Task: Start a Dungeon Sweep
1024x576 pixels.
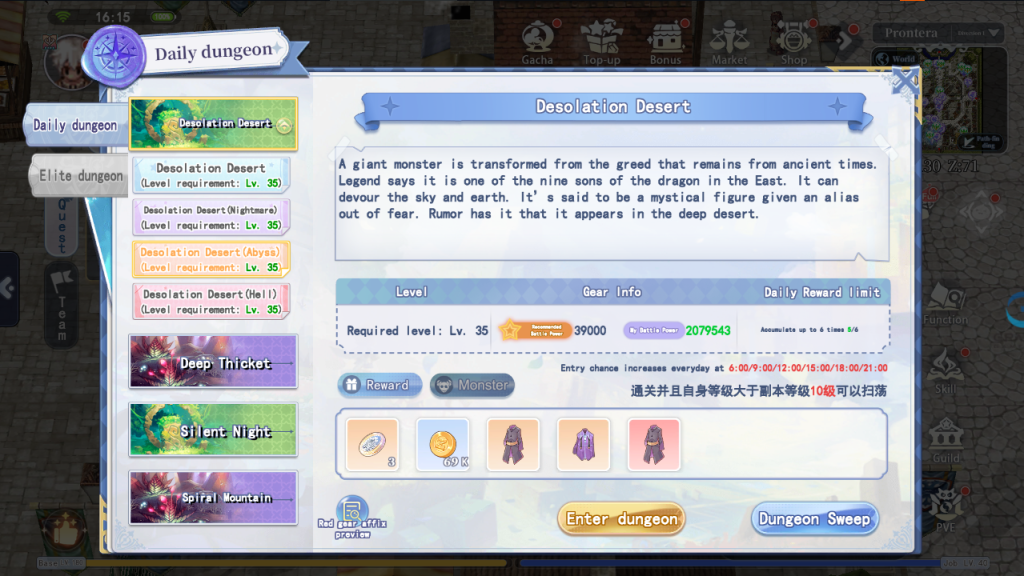Action: (x=815, y=518)
